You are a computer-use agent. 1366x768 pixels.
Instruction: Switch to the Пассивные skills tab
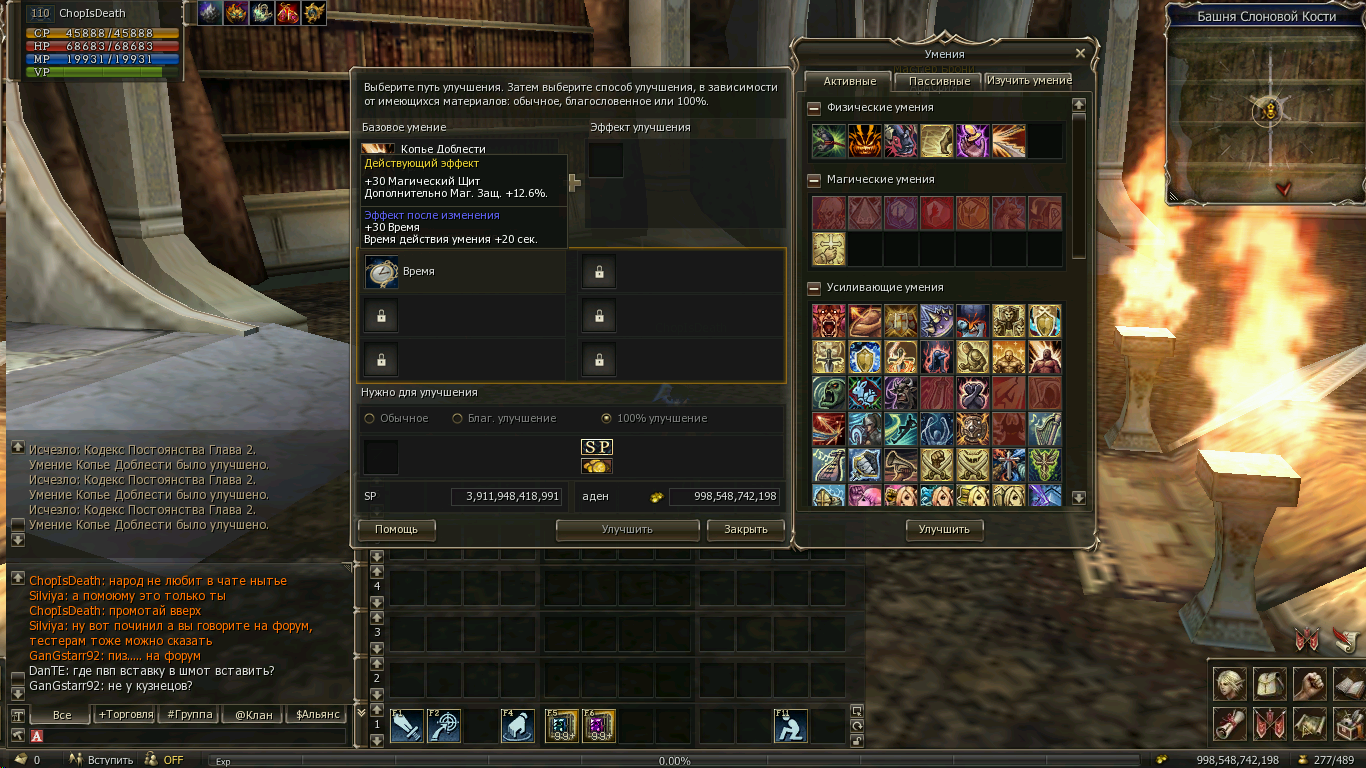pos(939,81)
